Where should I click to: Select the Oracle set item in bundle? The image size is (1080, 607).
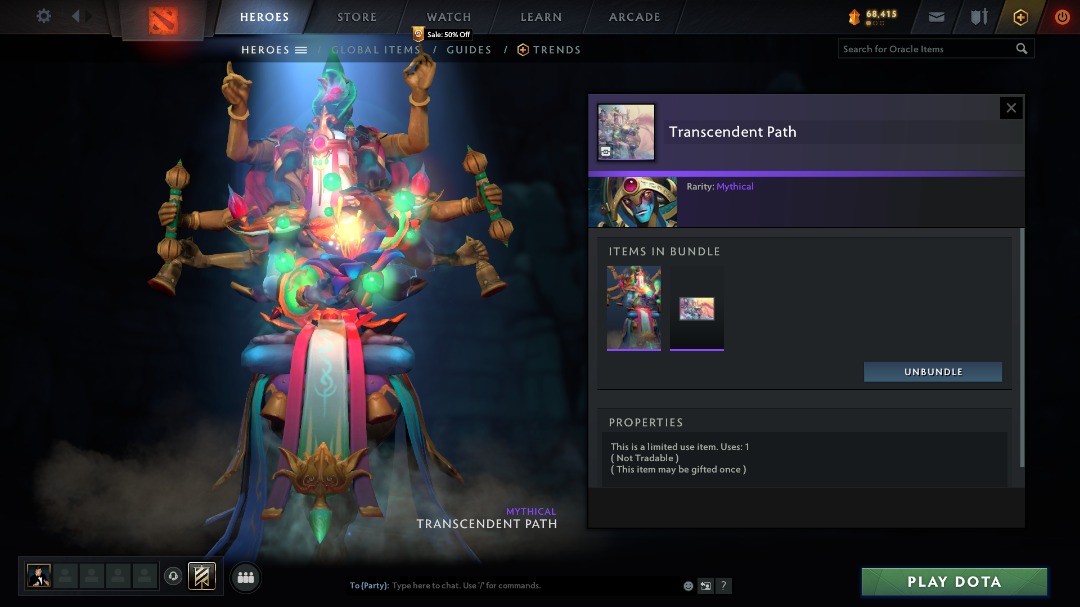(634, 308)
